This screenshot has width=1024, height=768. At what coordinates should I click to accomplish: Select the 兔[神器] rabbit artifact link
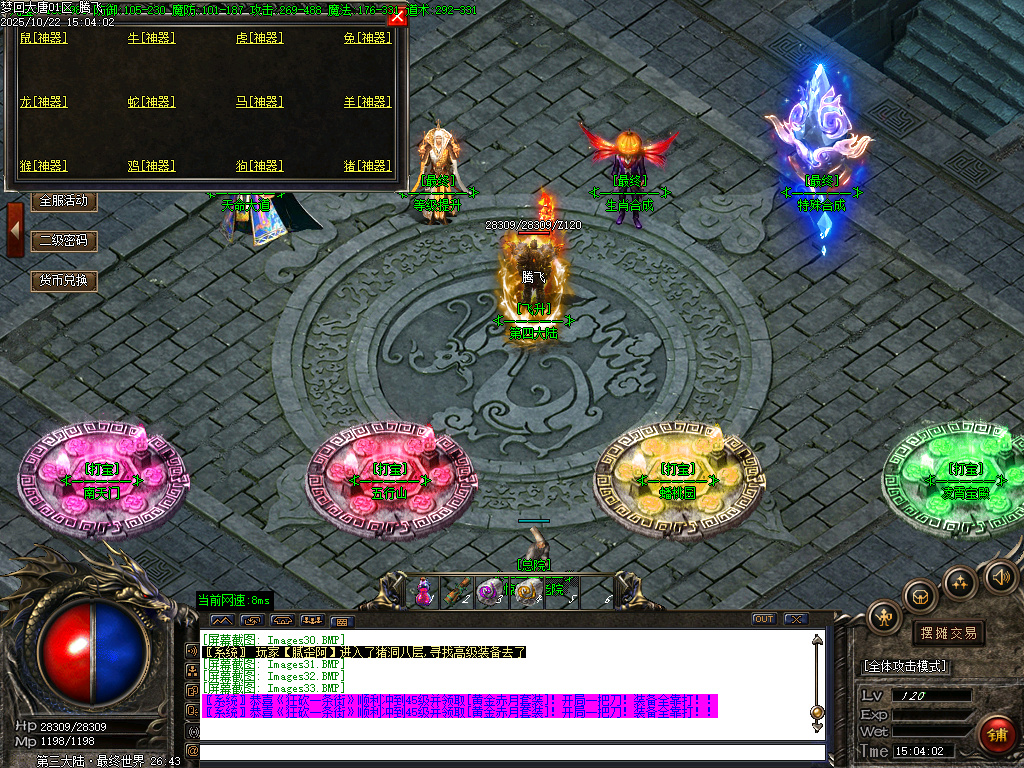click(x=367, y=38)
